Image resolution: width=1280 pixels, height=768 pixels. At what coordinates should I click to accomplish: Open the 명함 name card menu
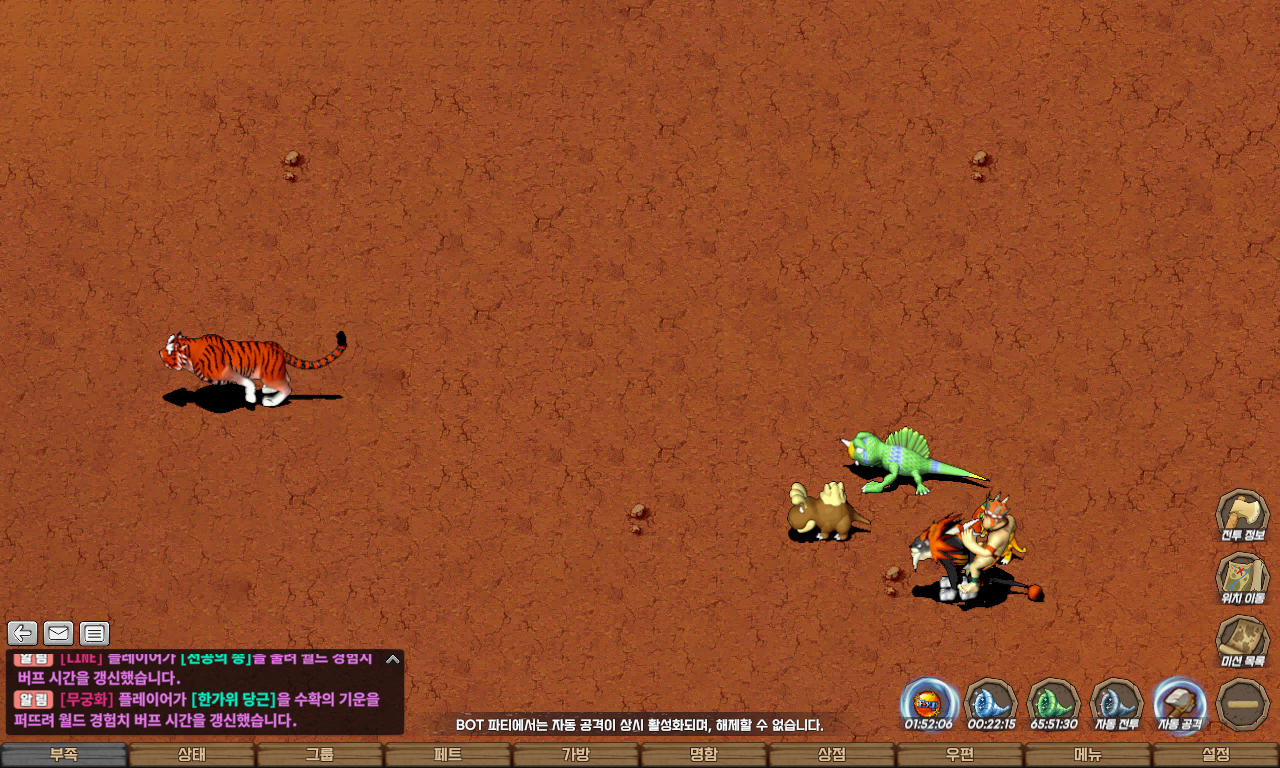point(704,755)
